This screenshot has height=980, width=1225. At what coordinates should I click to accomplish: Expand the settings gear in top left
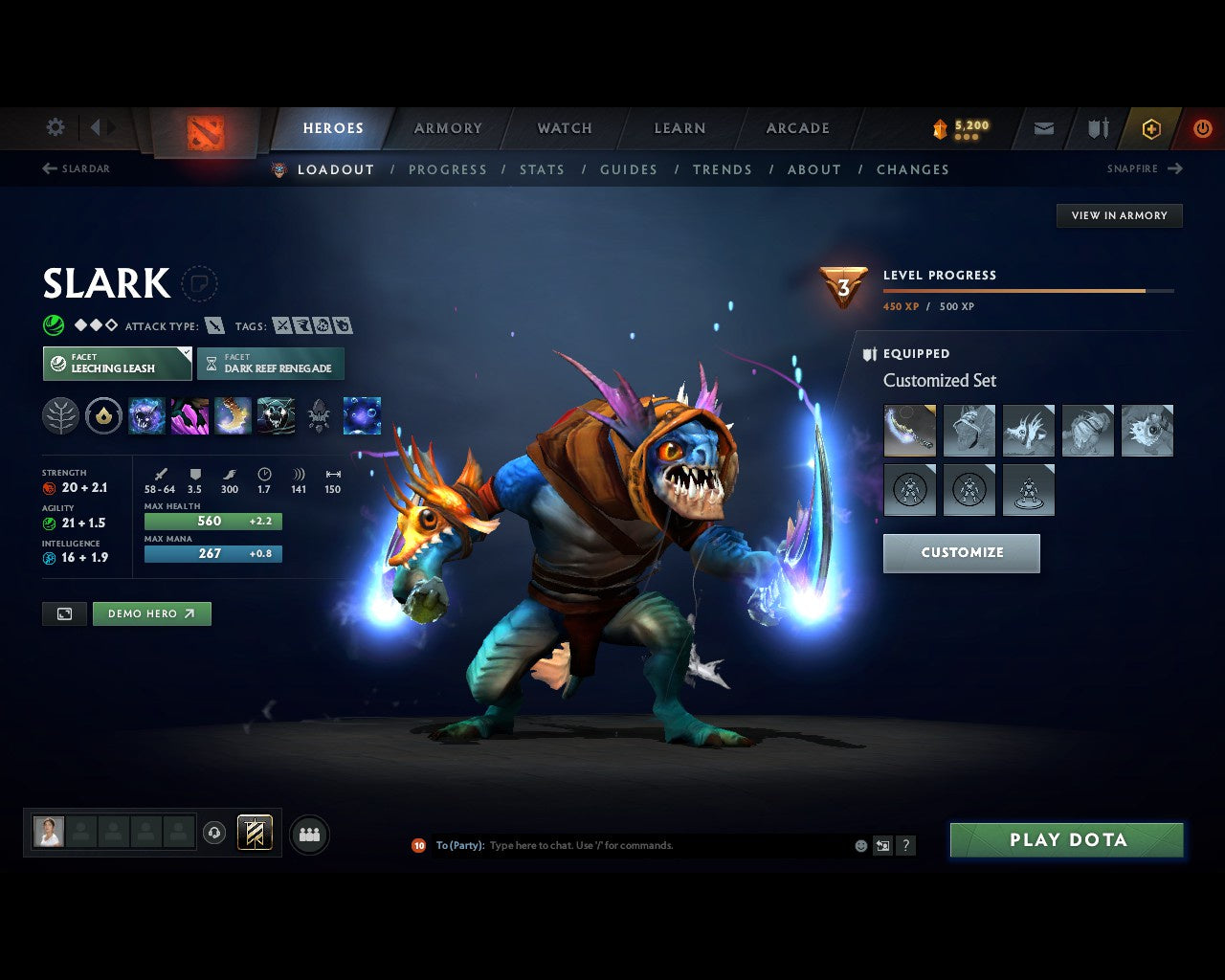55,127
